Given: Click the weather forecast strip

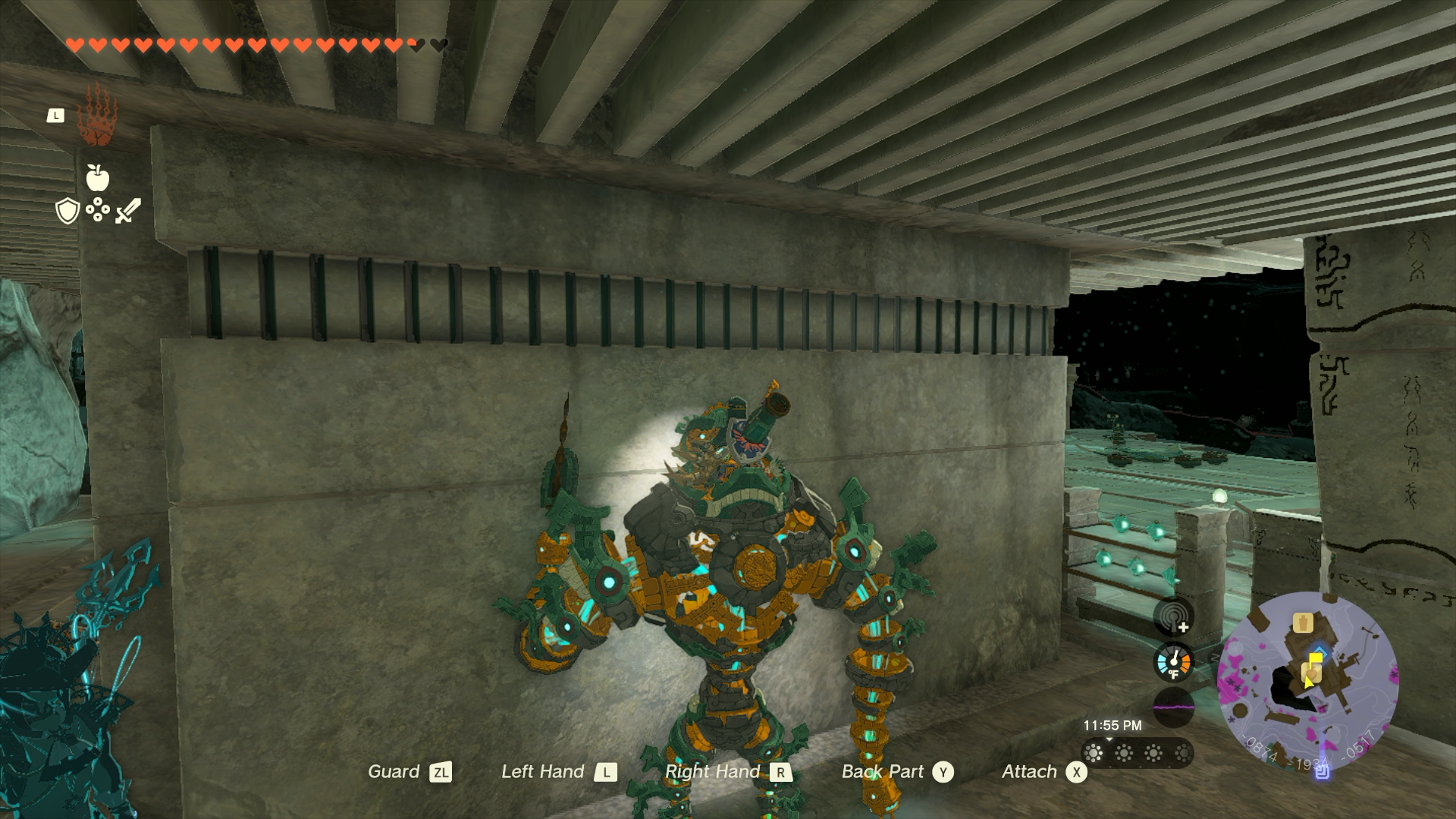Looking at the screenshot, I should click(x=1137, y=753).
